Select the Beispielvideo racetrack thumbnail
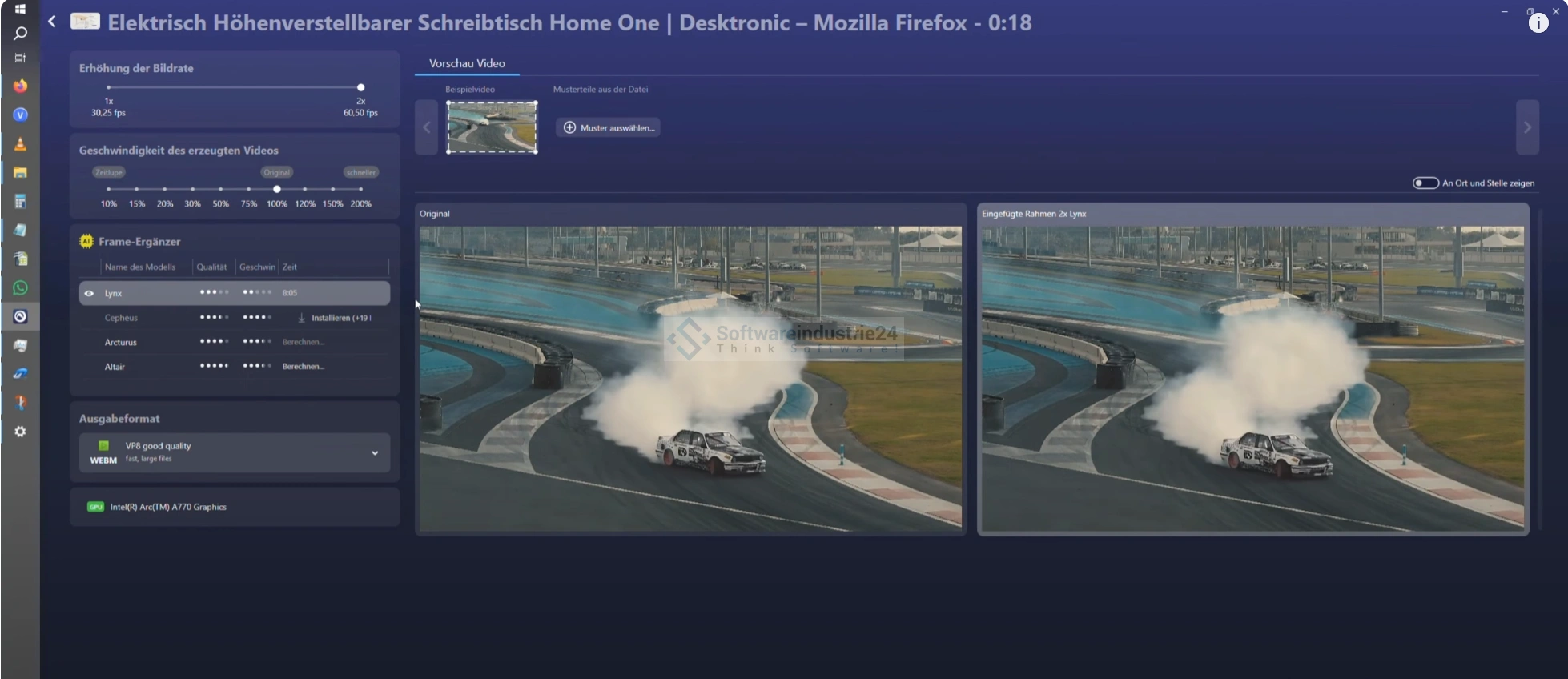The width and height of the screenshot is (1568, 679). 492,127
